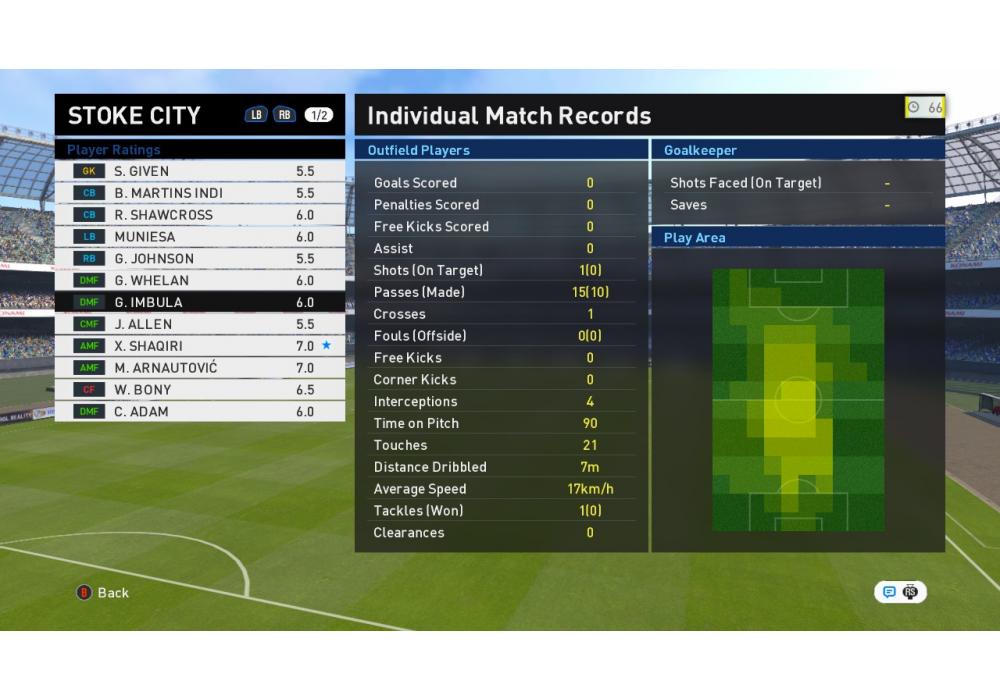Show M. Arnautović's individual stats
Image resolution: width=1000 pixels, height=700 pixels.
tap(200, 368)
